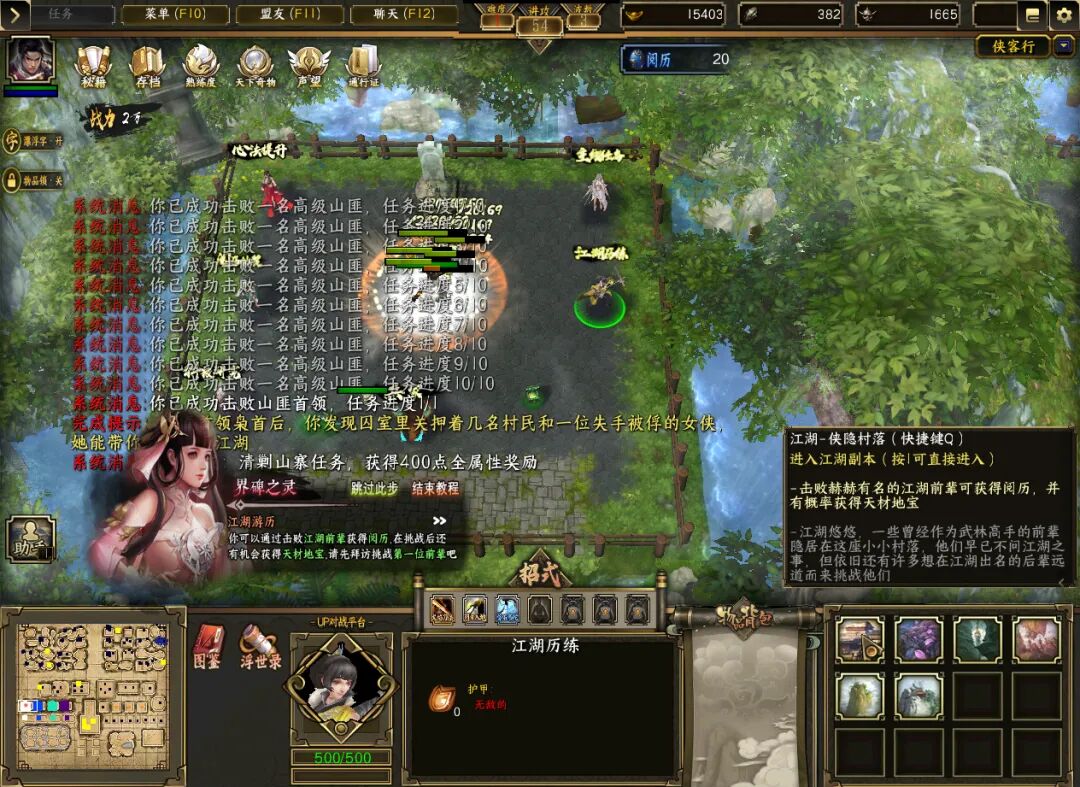
Task: Open the 图鉴 codex book
Action: pyautogui.click(x=207, y=645)
